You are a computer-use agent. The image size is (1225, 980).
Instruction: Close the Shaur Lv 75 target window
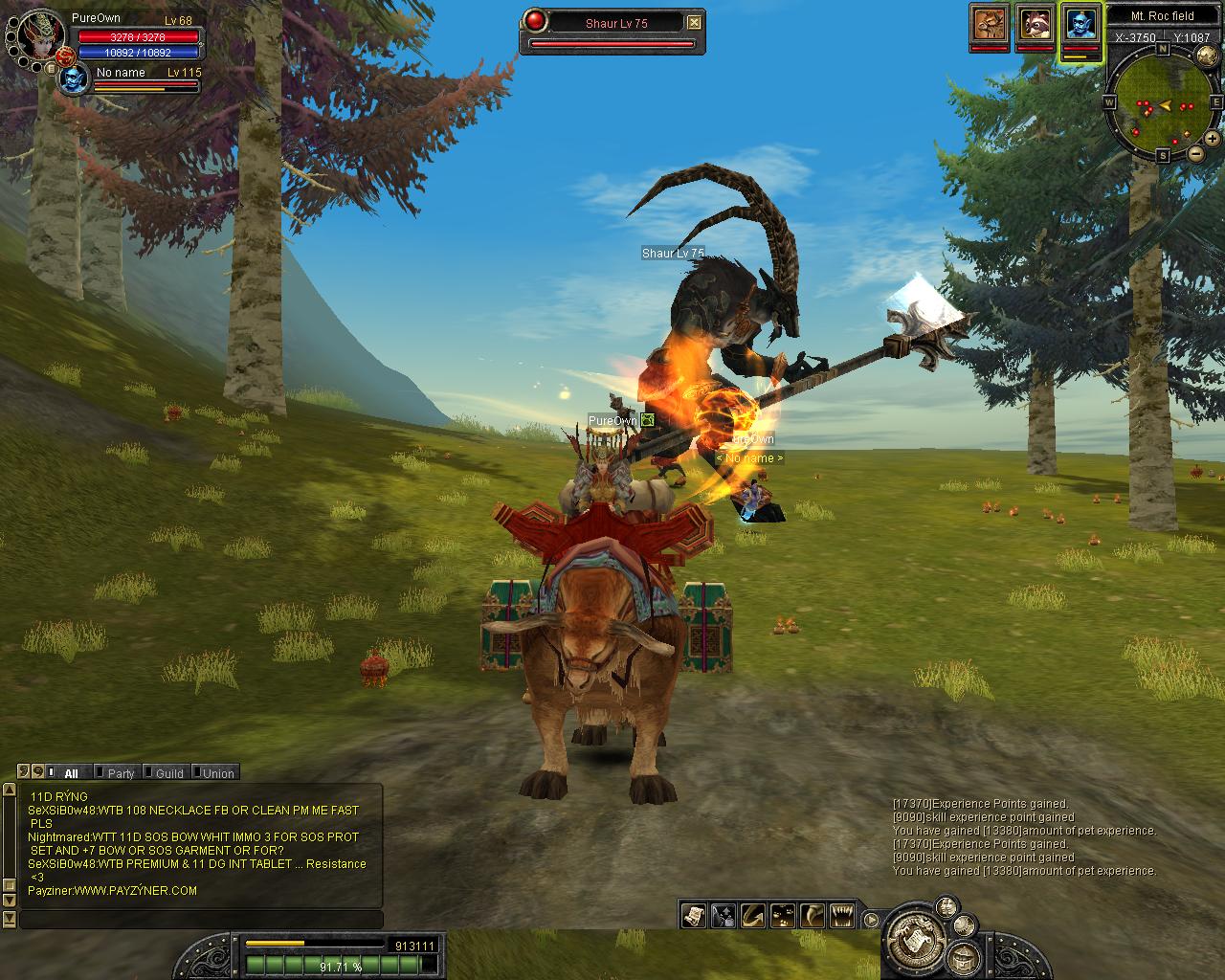pos(695,23)
